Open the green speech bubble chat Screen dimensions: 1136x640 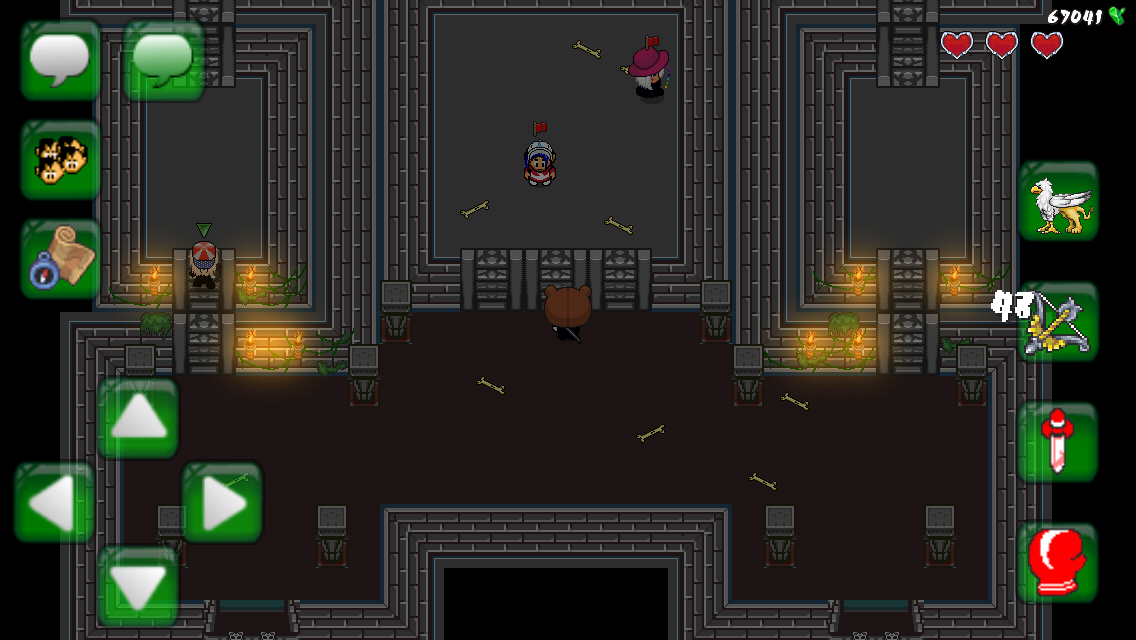click(x=164, y=60)
